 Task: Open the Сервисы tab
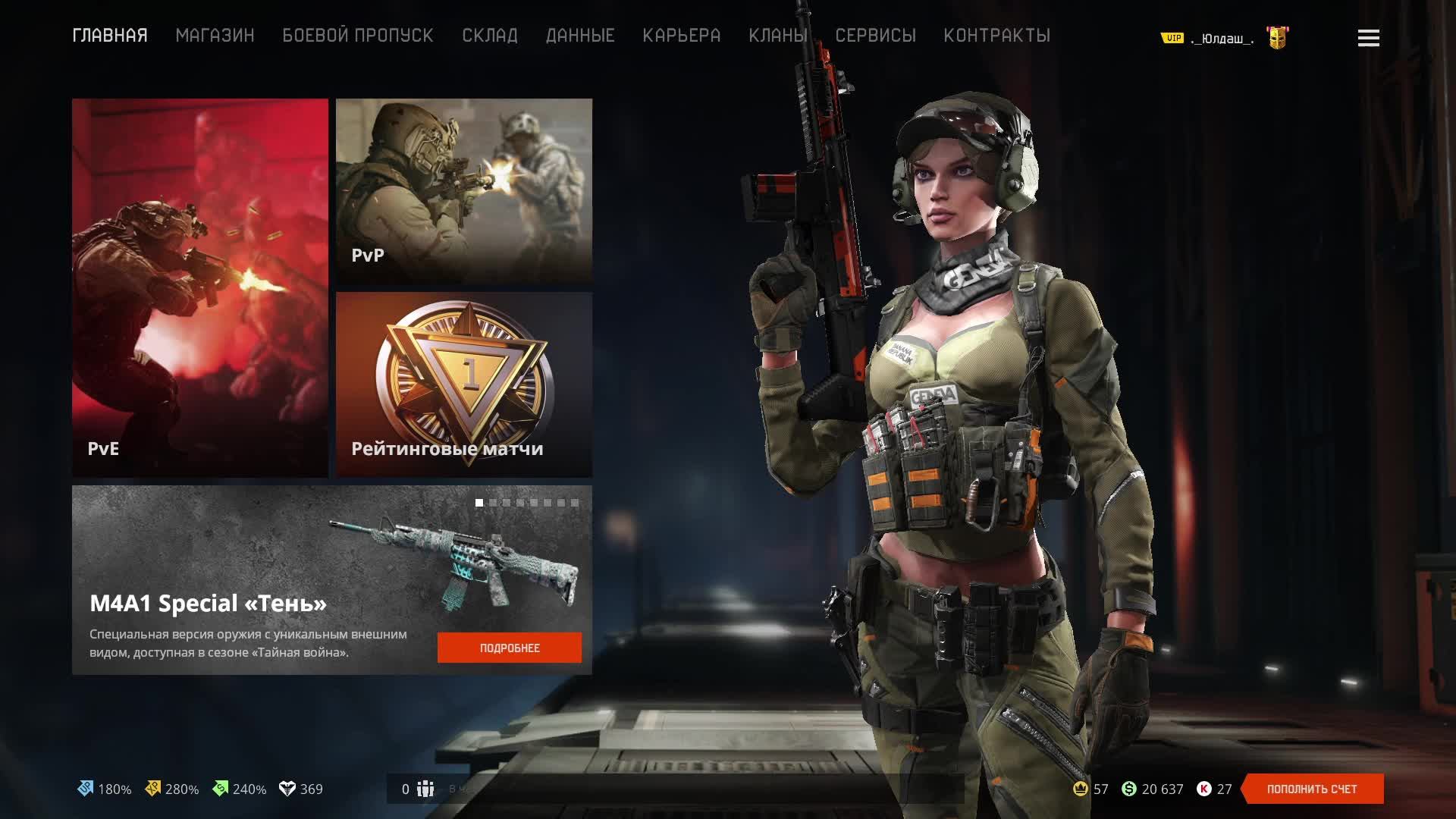click(x=875, y=36)
